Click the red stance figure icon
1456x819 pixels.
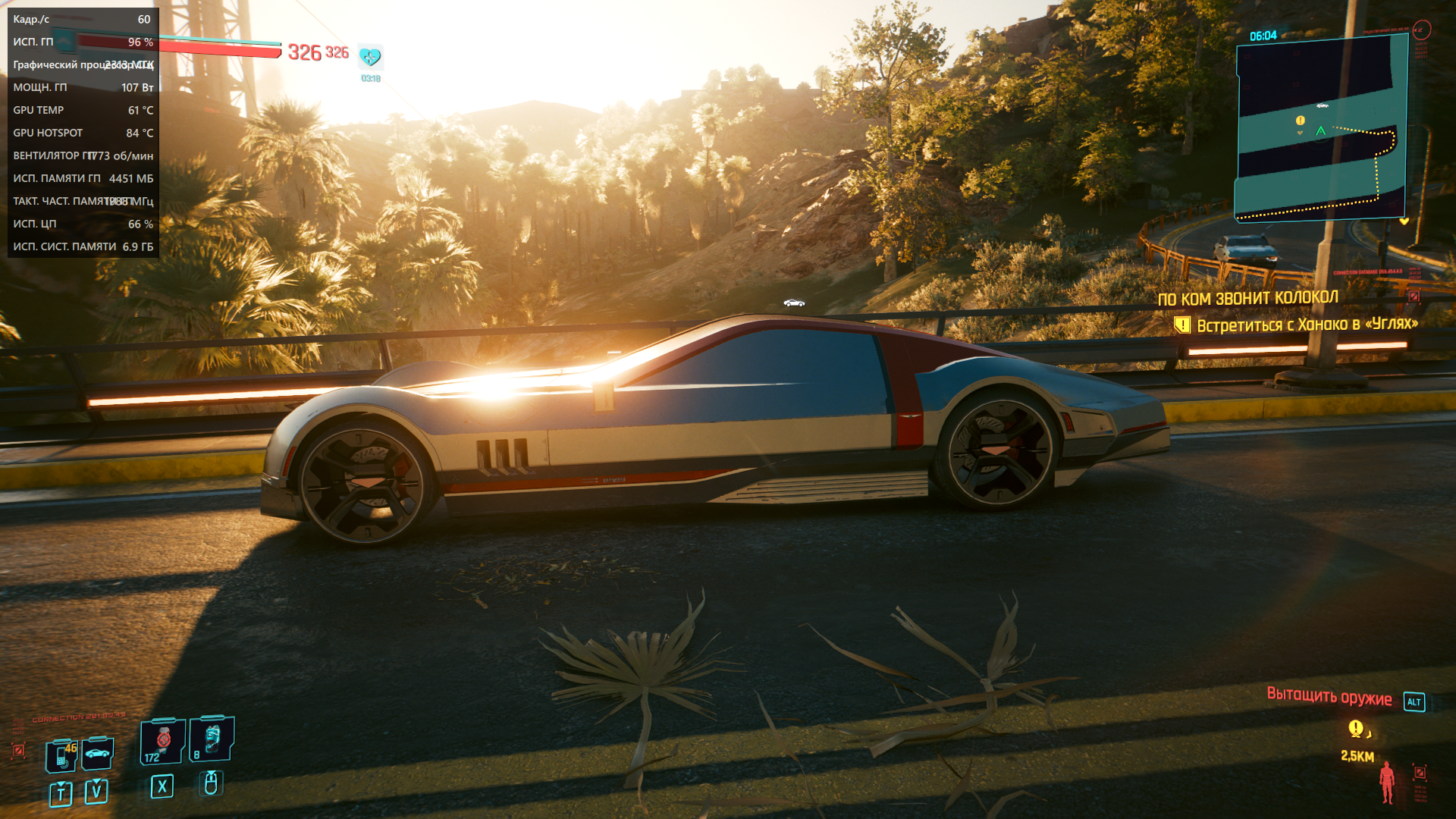click(x=1387, y=781)
